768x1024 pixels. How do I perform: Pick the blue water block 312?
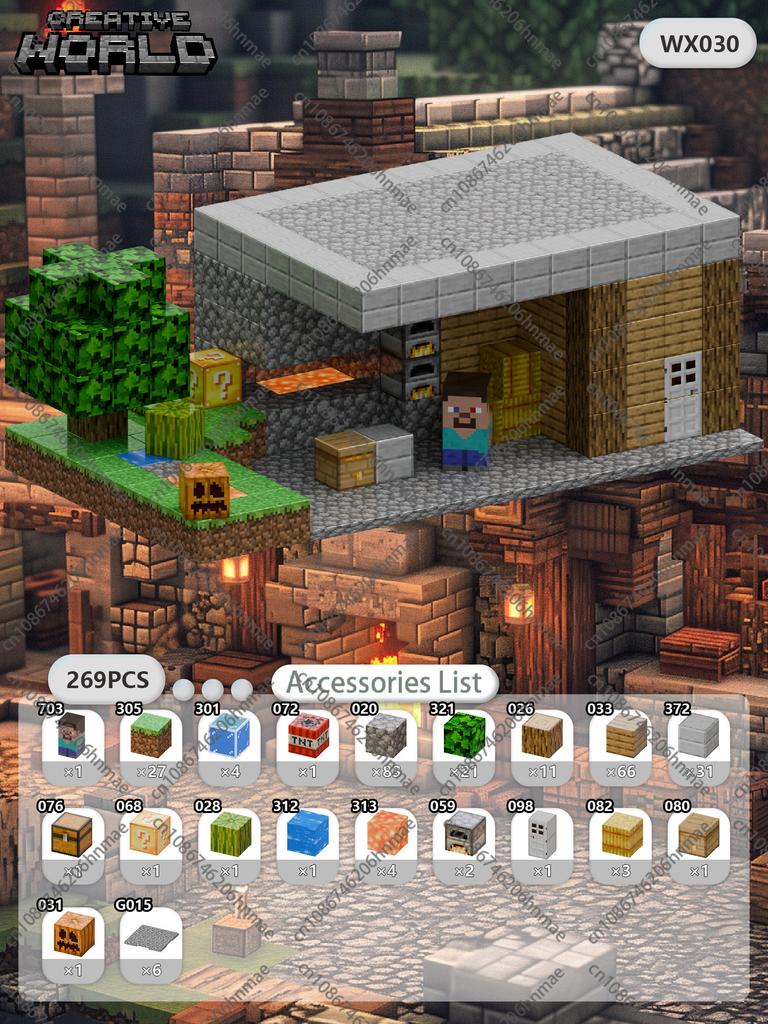[x=307, y=835]
